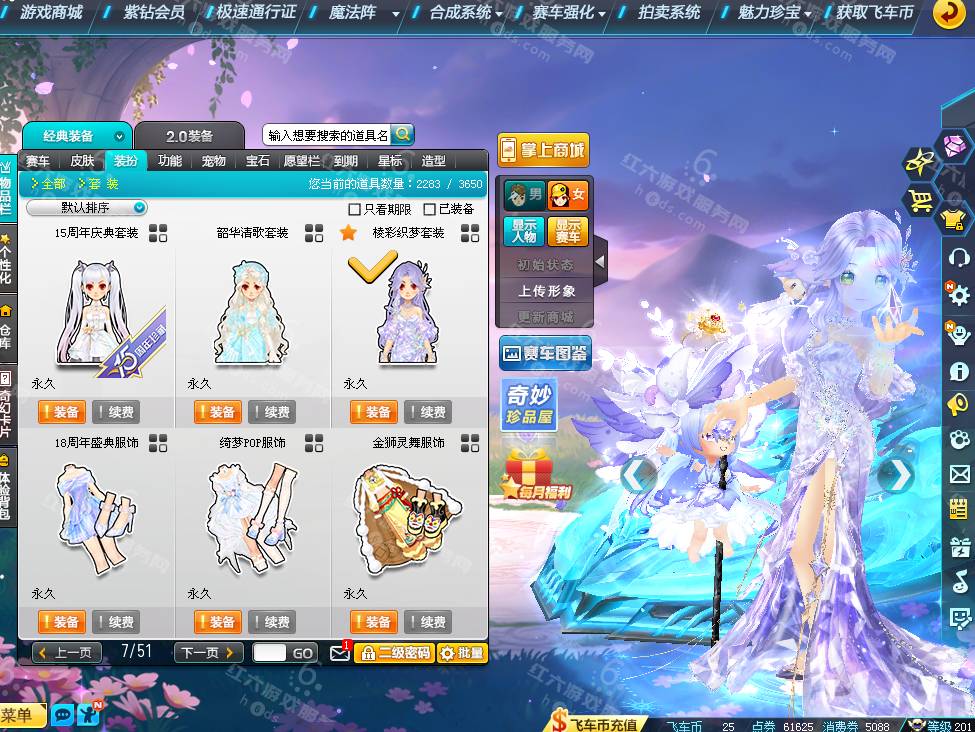Open the 掌上商城 mobile shop

pyautogui.click(x=543, y=150)
